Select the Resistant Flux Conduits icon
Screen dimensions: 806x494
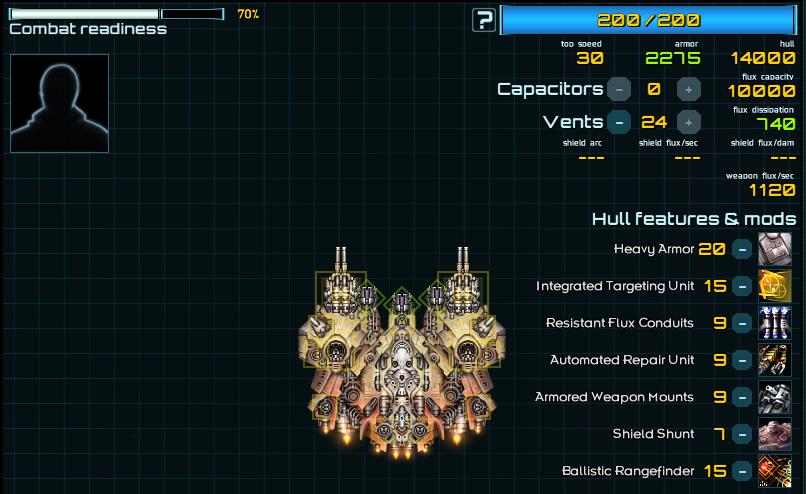(775, 323)
